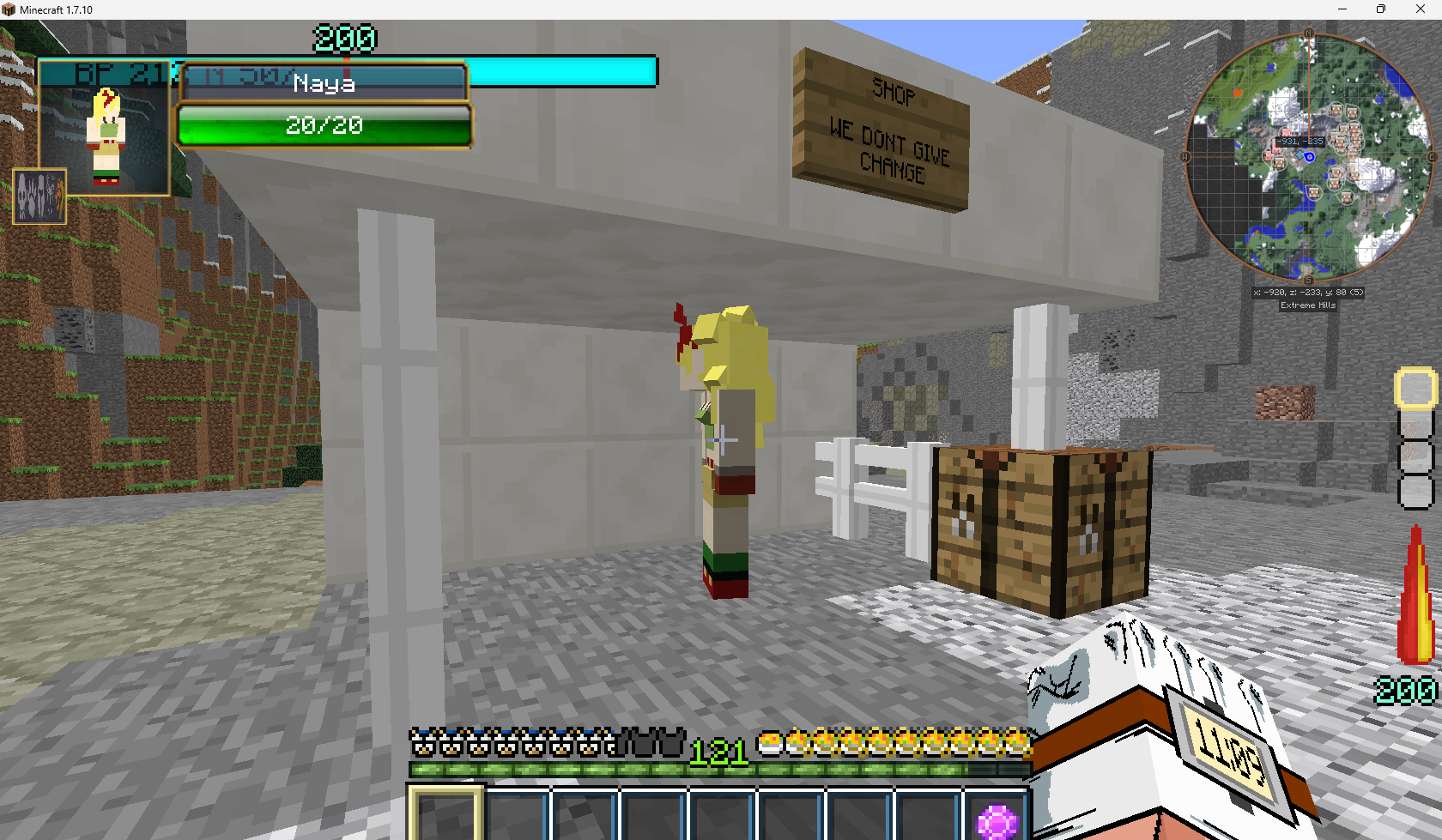Toggle the highlighted yellow accessory slot
Screen dimensions: 1442x840
point(1416,388)
